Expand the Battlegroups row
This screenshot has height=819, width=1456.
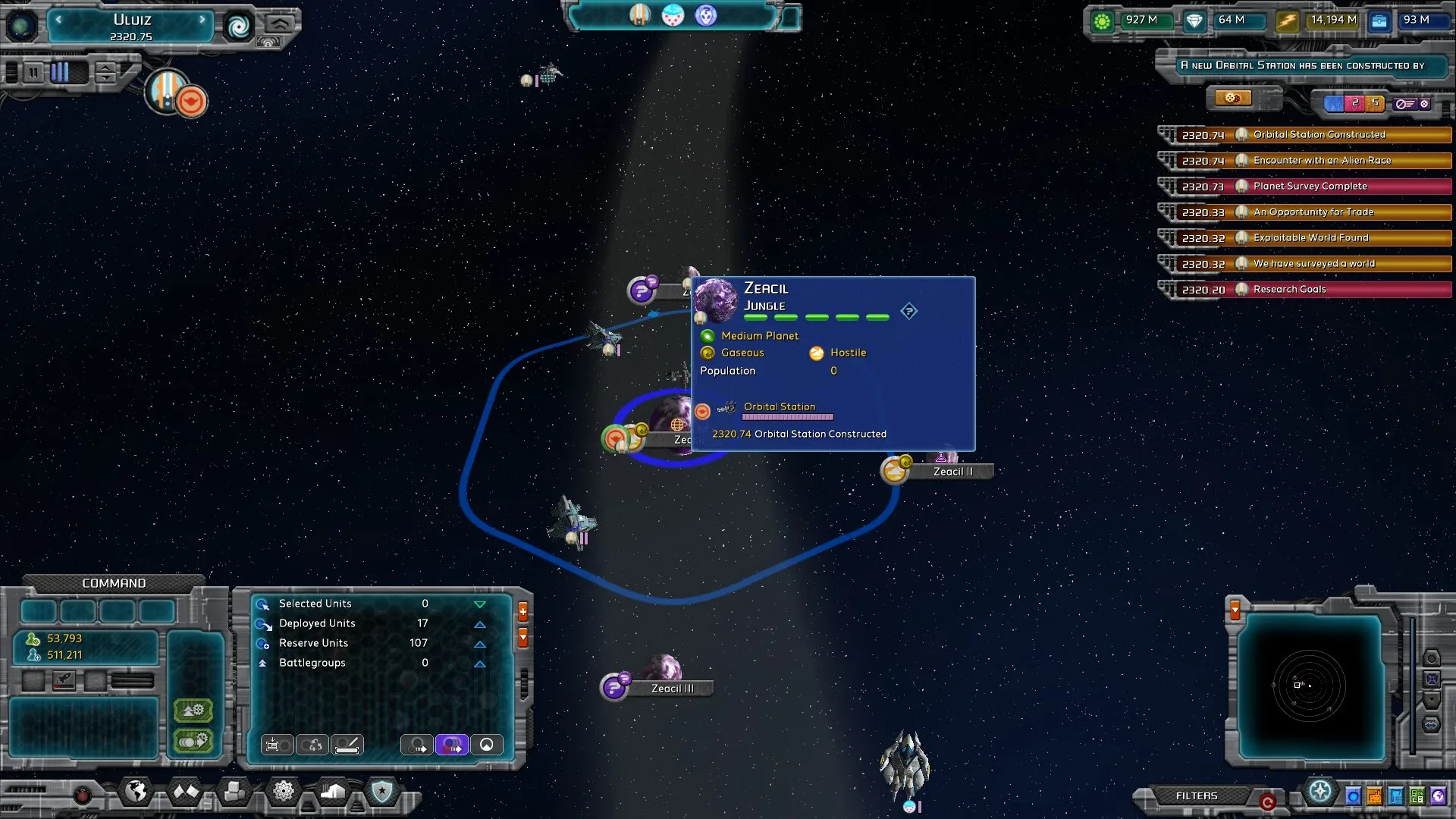pos(479,664)
